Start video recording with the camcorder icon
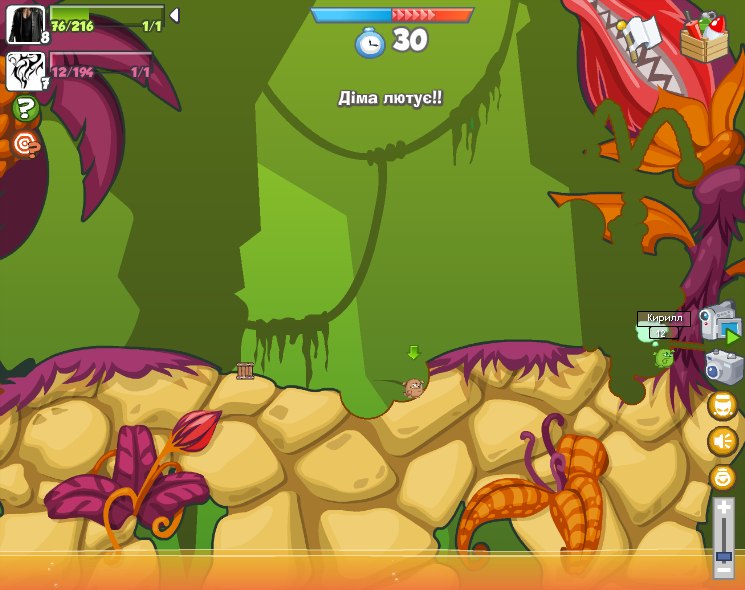This screenshot has width=745, height=590. coord(718,322)
